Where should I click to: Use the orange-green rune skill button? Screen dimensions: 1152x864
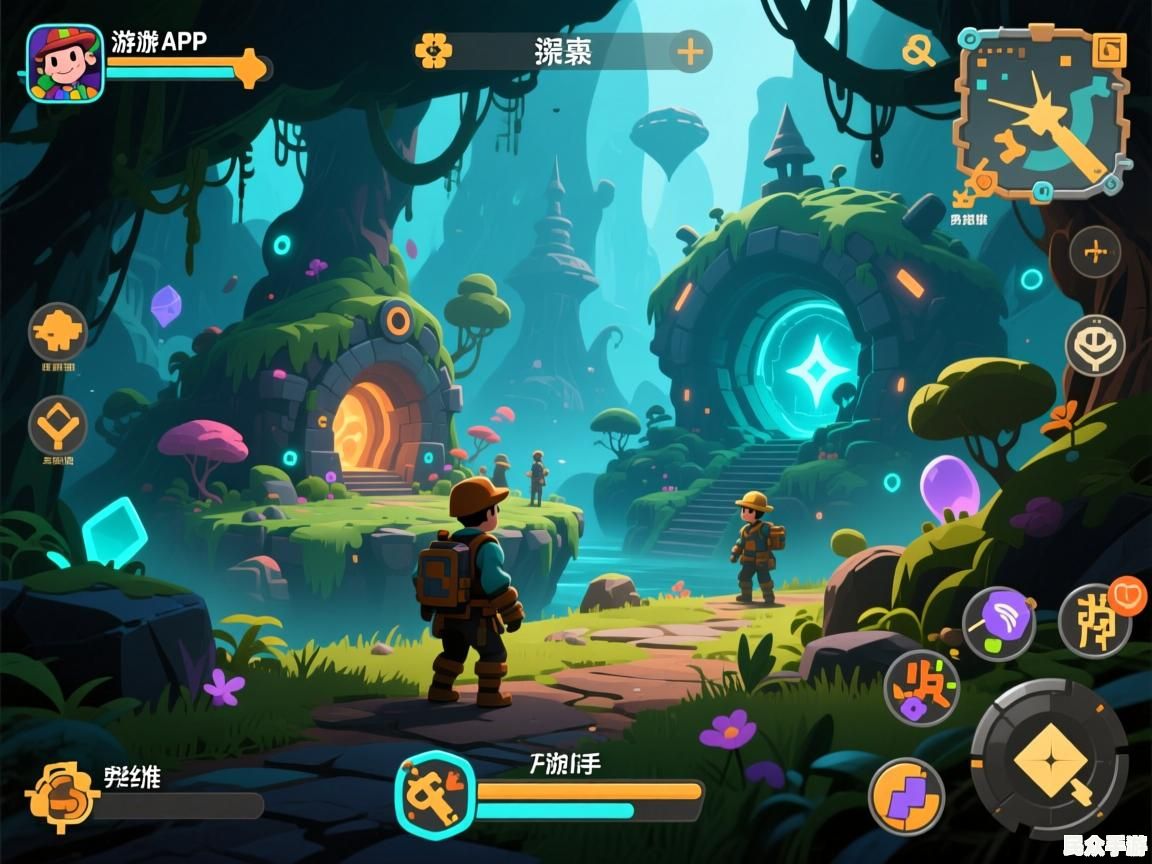(921, 688)
